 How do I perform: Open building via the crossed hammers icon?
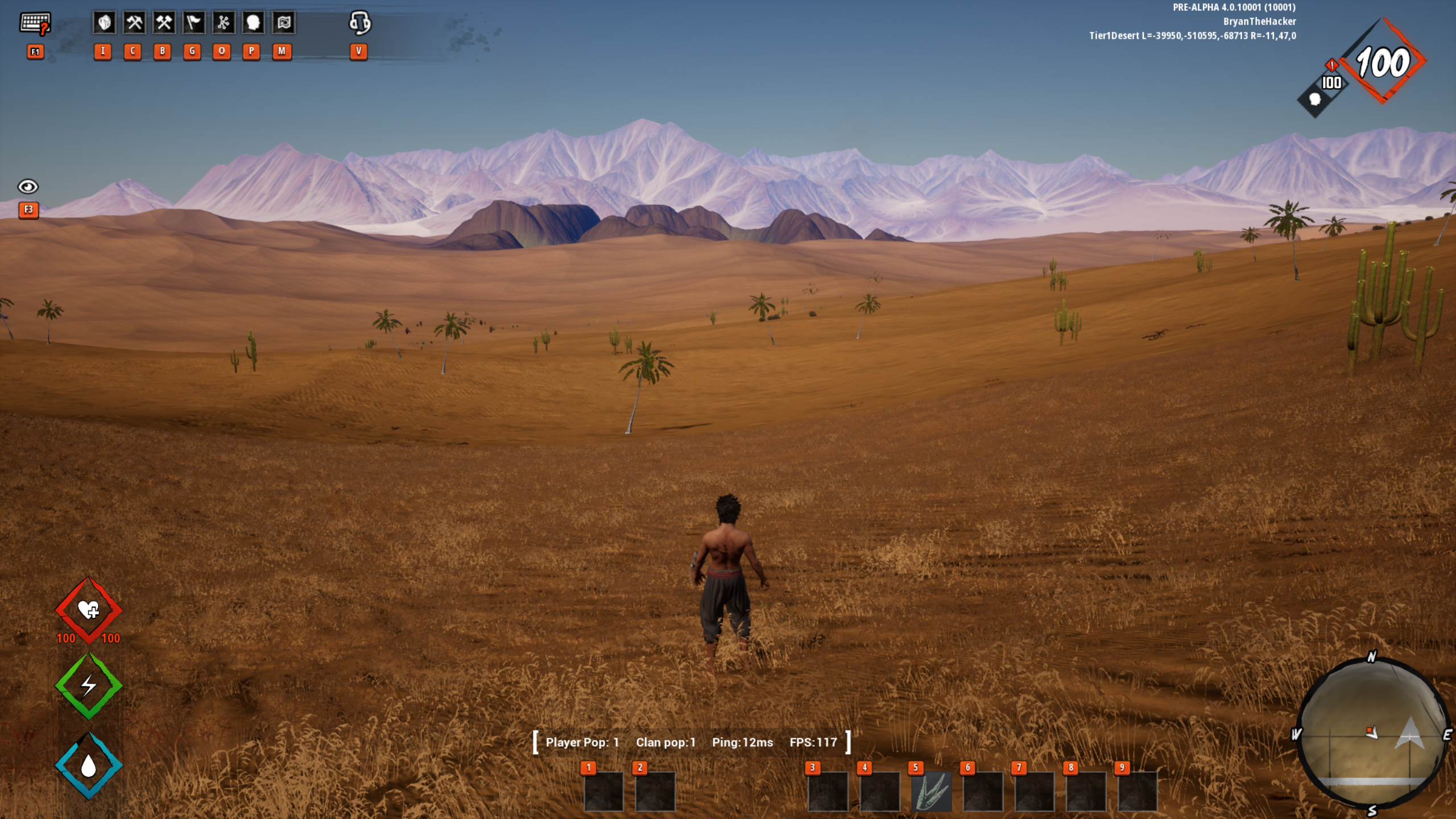164,23
